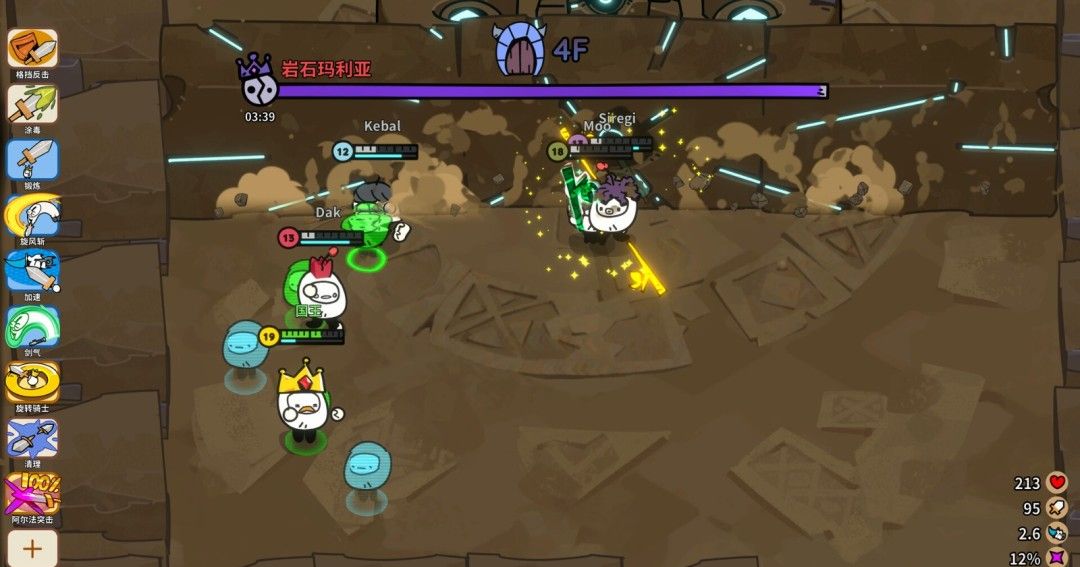
Task: Click the winged boot speed stat icon
Action: pyautogui.click(x=1058, y=534)
